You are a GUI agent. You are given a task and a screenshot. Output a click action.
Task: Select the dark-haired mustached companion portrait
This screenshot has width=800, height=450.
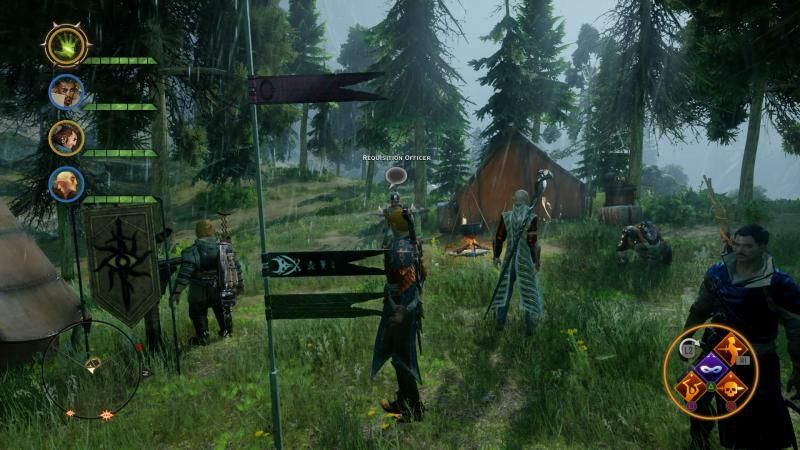coord(66,92)
